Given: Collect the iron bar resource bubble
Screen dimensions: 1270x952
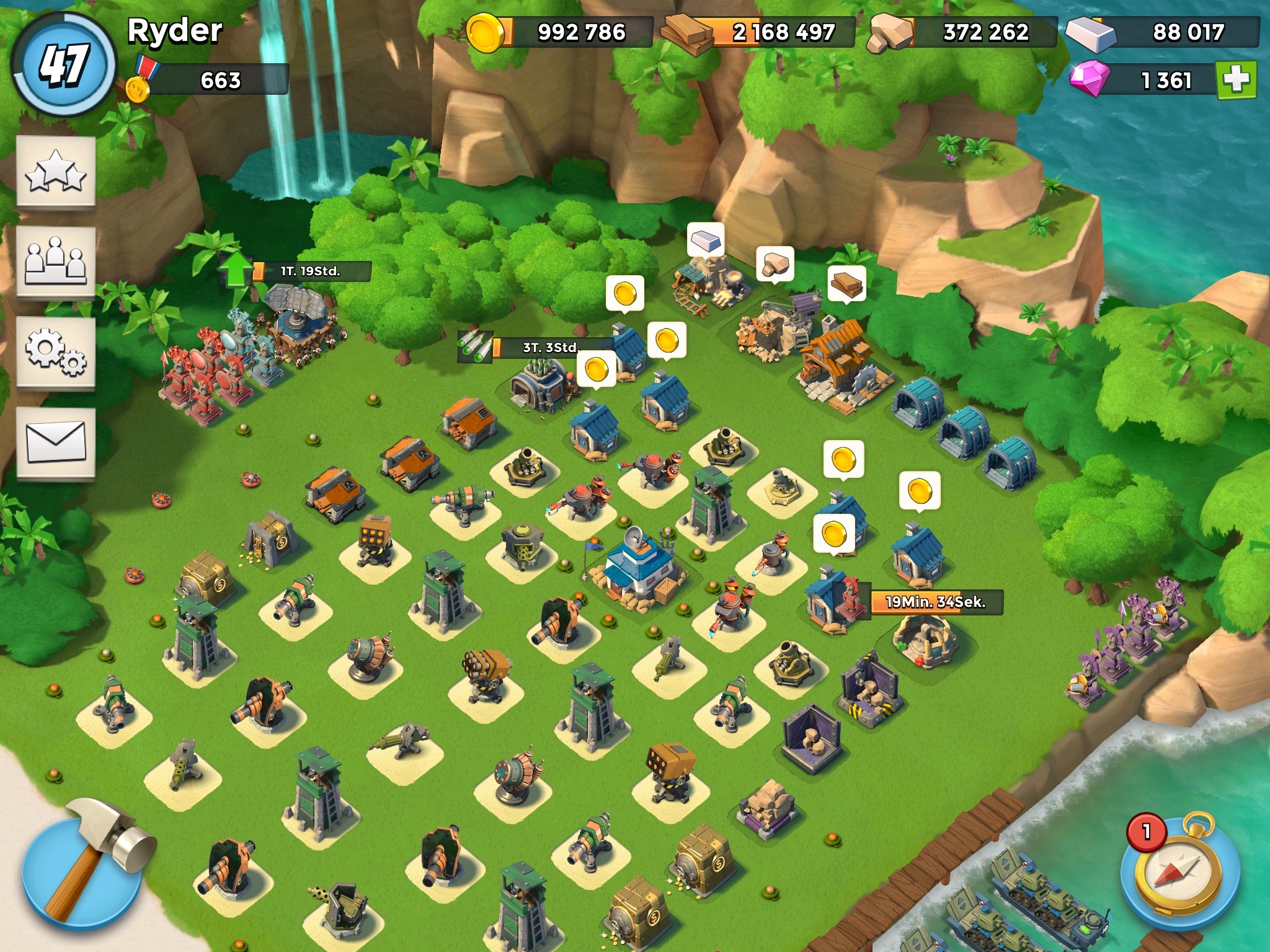Looking at the screenshot, I should pyautogui.click(x=706, y=239).
